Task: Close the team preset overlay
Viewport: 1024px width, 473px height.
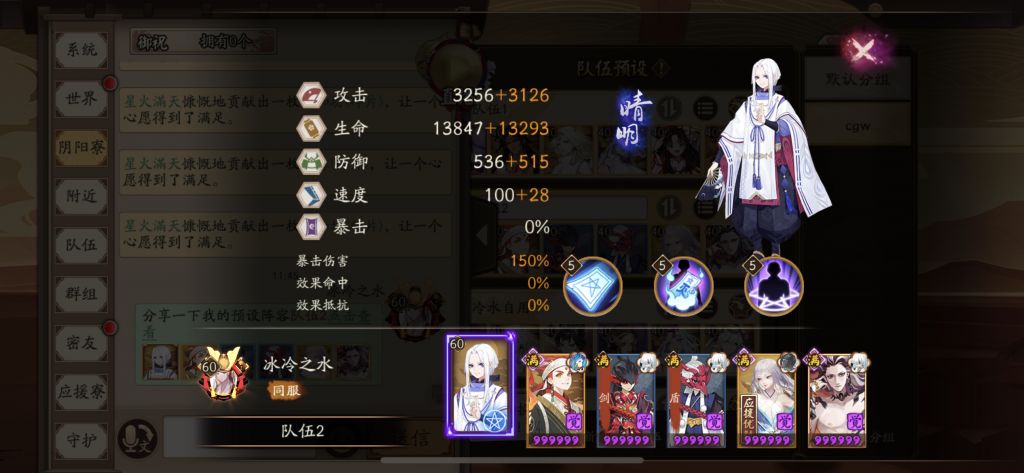Action: click(x=862, y=46)
